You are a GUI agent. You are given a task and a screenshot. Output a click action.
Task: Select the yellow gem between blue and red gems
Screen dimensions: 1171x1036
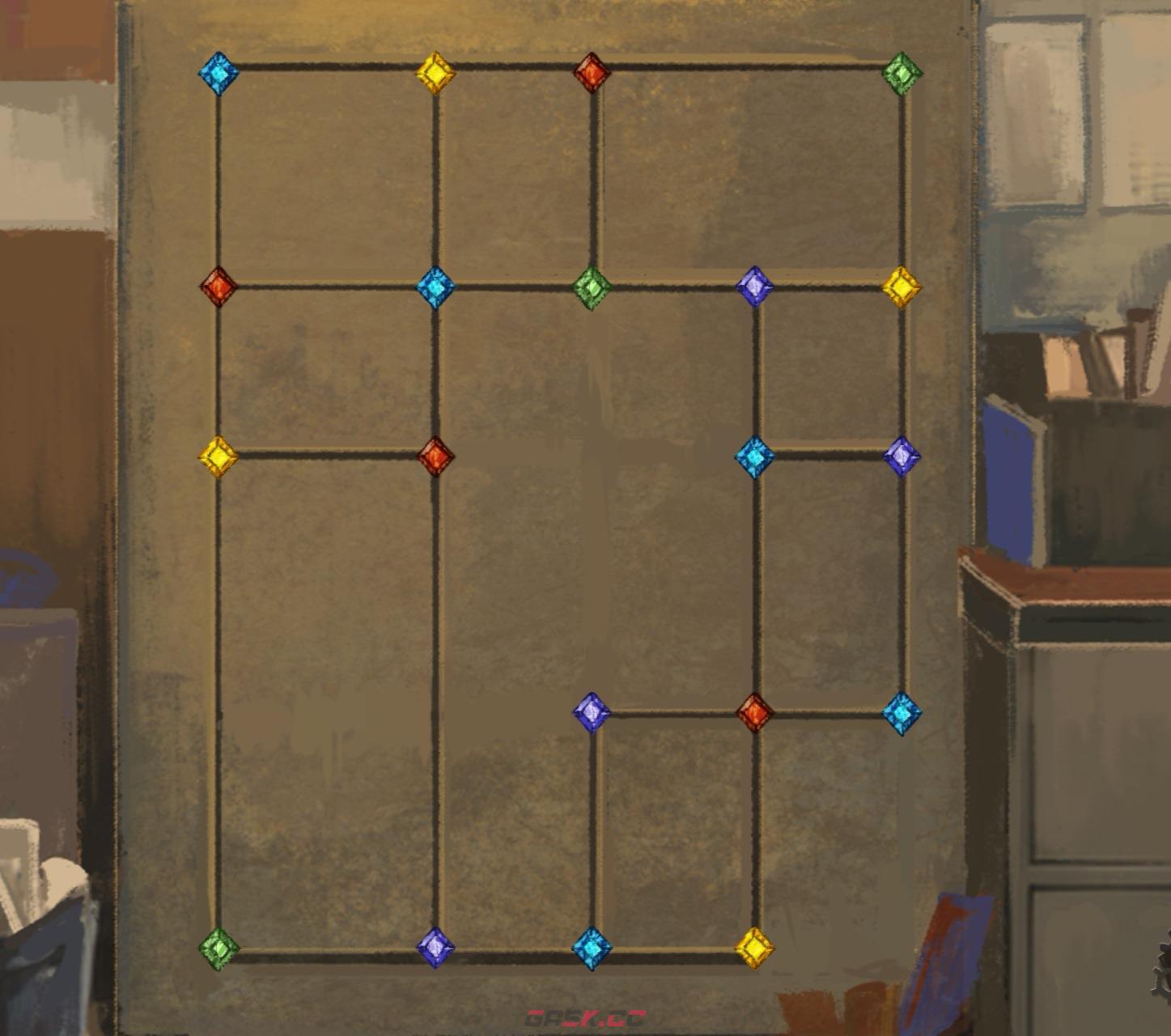[x=435, y=73]
